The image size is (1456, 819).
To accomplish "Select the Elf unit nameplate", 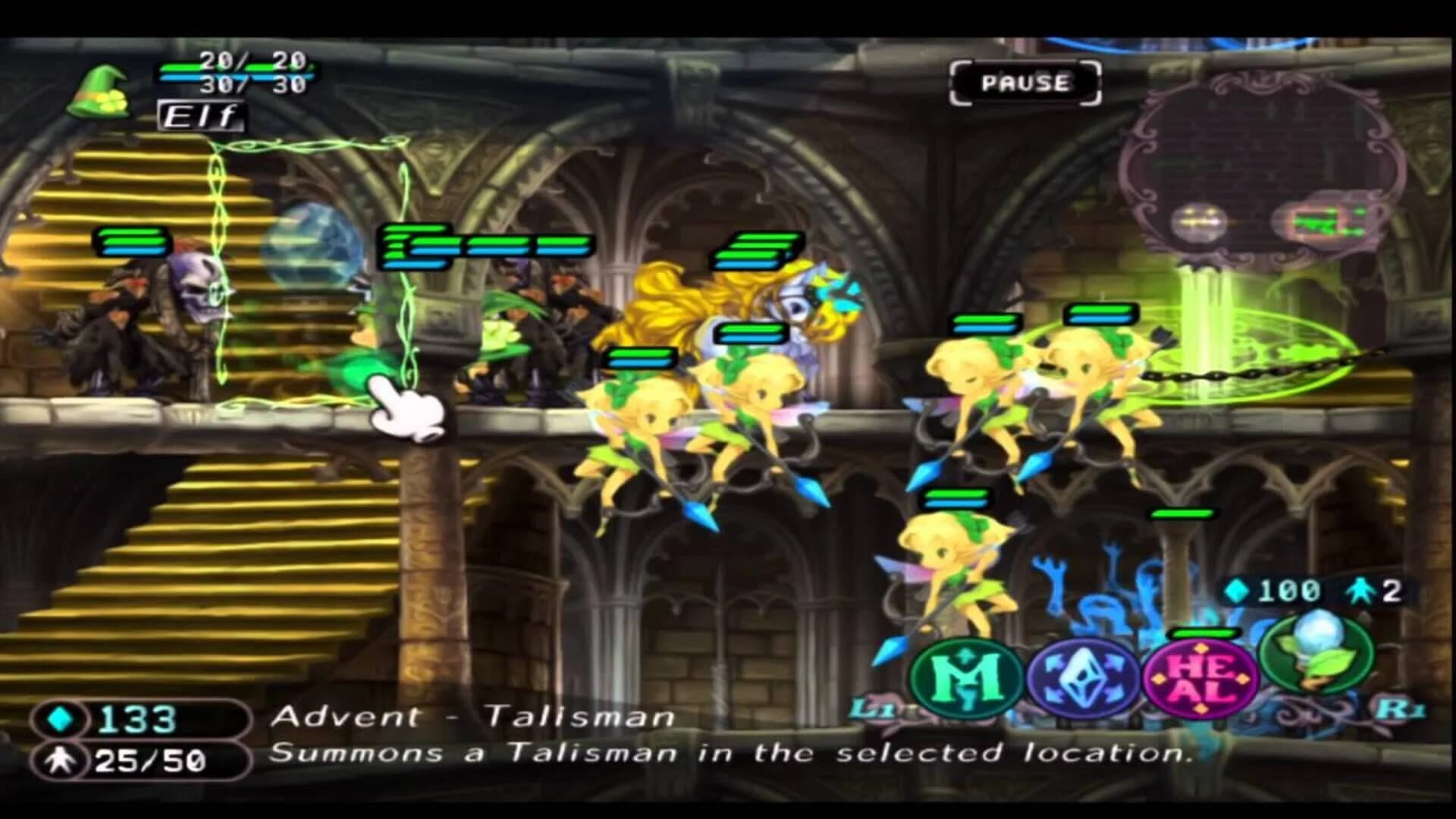I will pos(199,115).
